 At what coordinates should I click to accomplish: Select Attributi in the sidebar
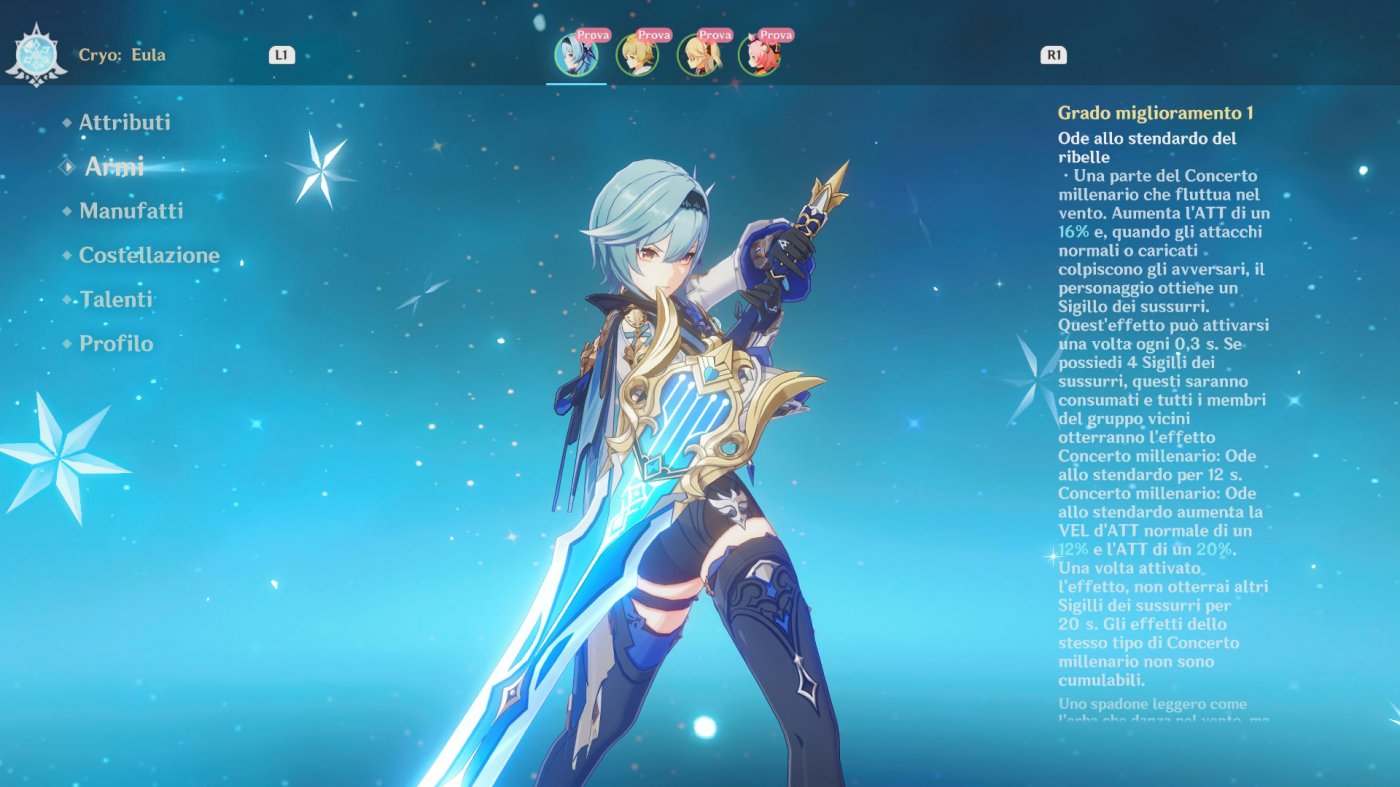click(x=124, y=122)
